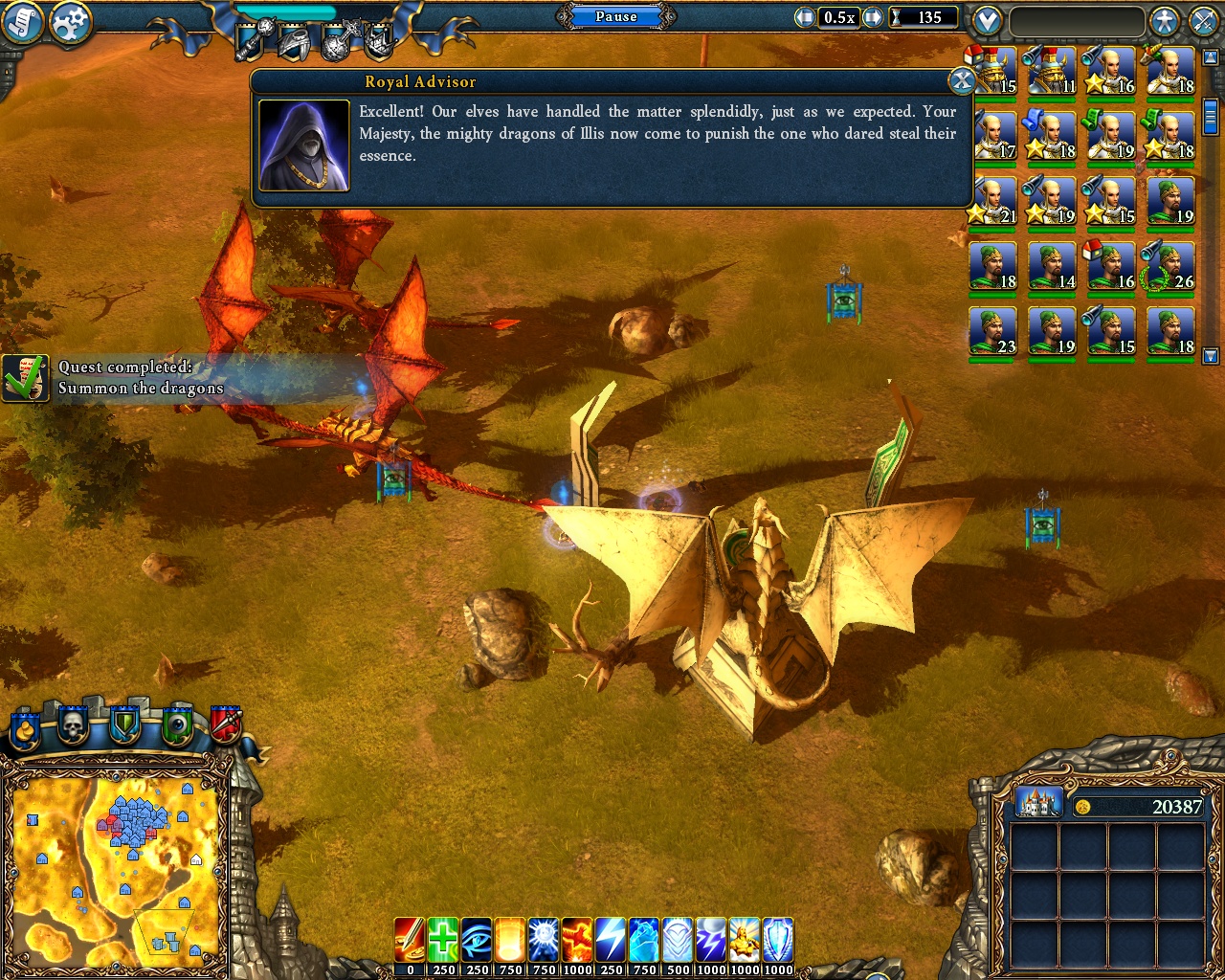Close the Royal Advisor message
The height and width of the screenshot is (980, 1225).
point(961,81)
